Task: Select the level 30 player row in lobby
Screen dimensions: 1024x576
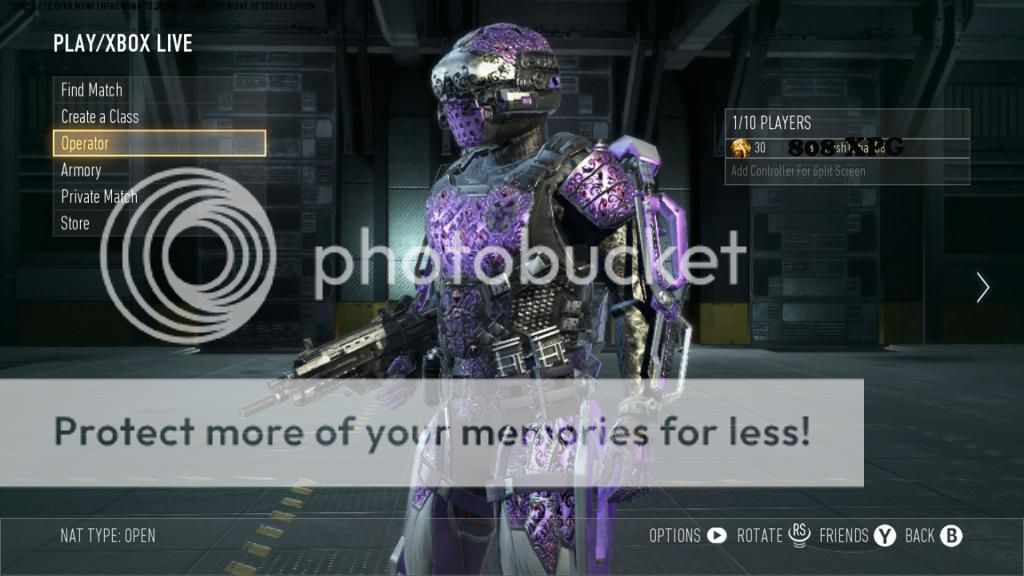Action: point(847,148)
